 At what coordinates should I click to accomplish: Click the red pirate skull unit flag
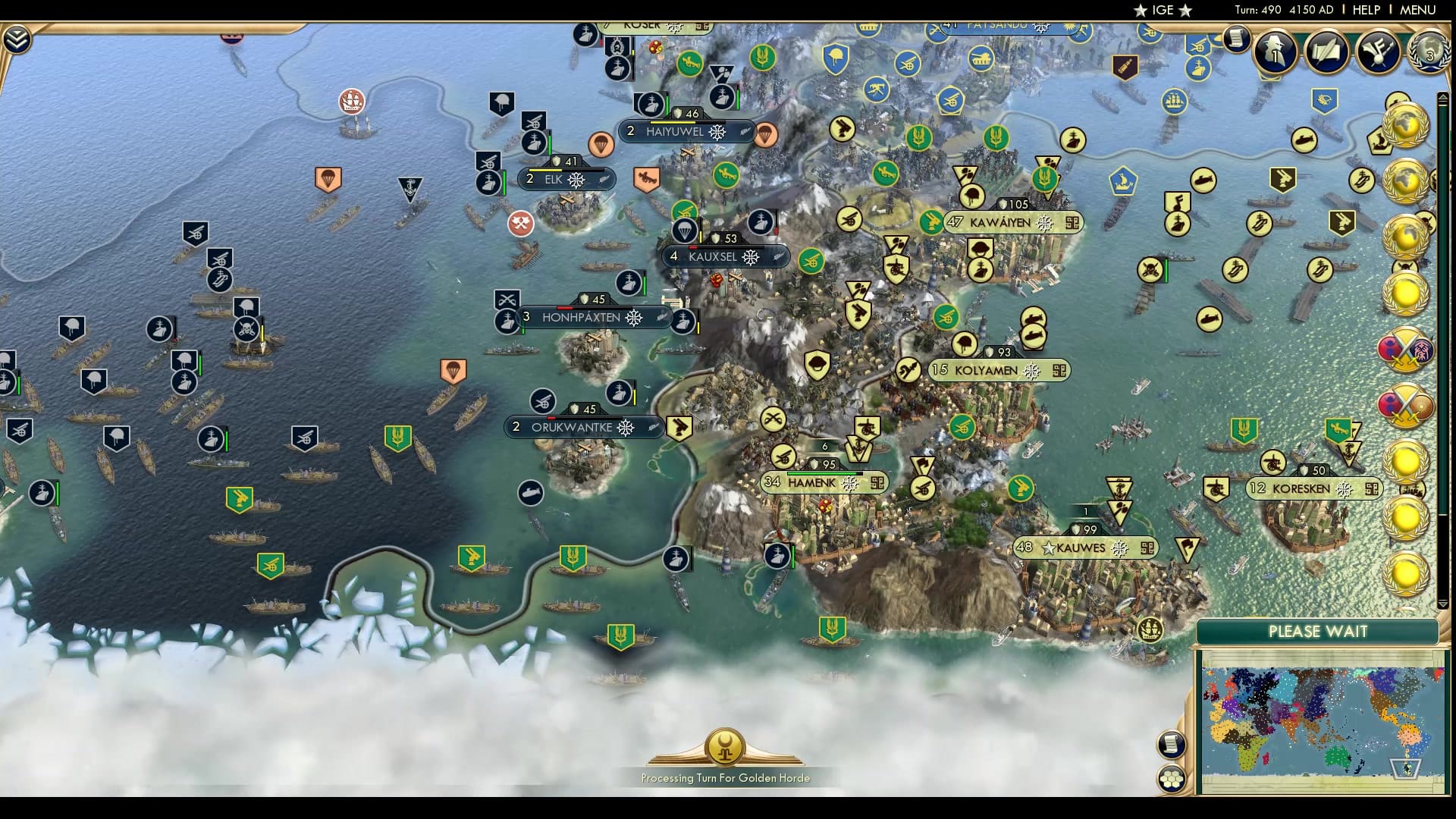coord(246,329)
